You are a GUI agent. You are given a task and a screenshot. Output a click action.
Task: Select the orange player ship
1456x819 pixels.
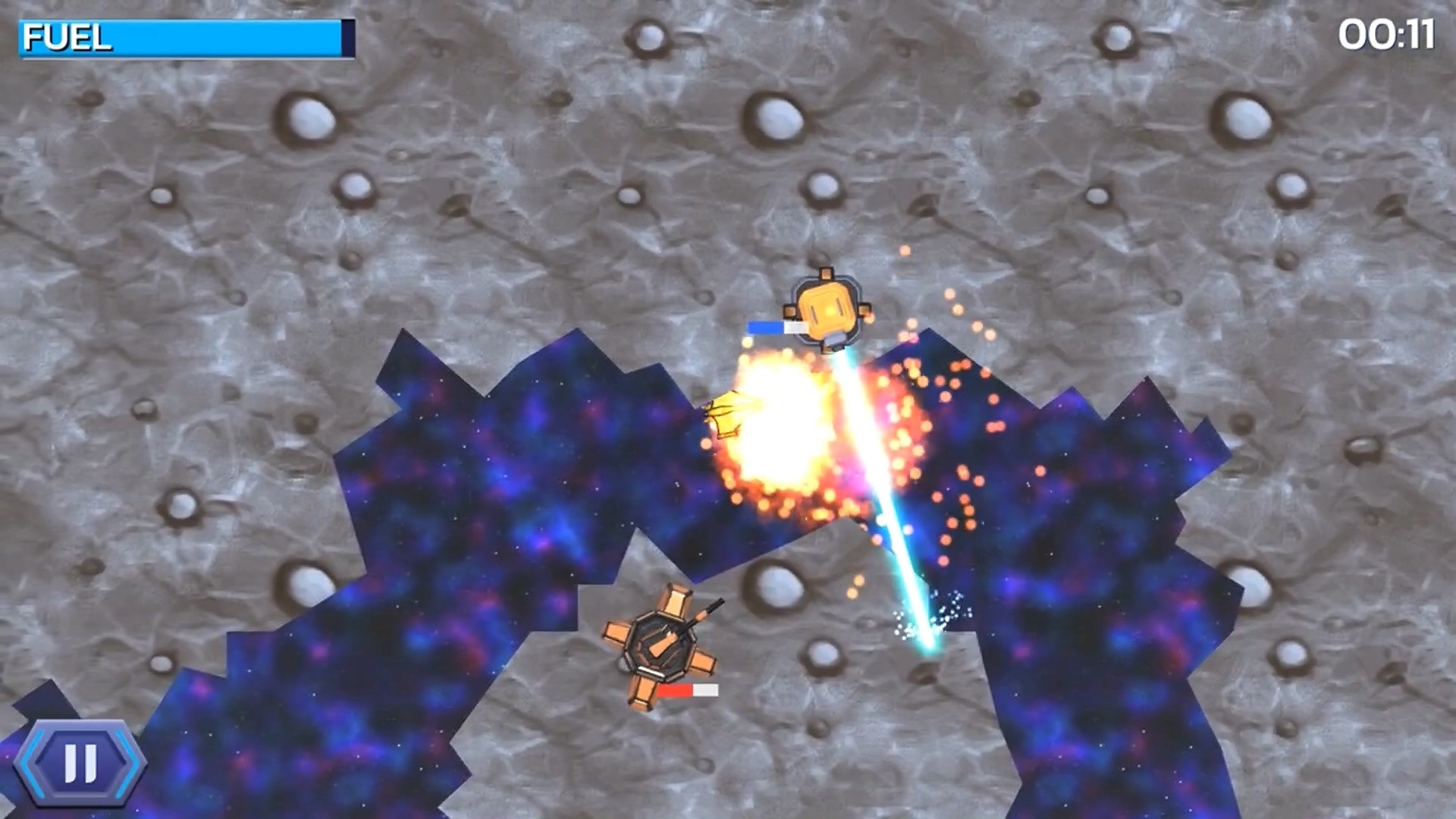click(x=828, y=311)
